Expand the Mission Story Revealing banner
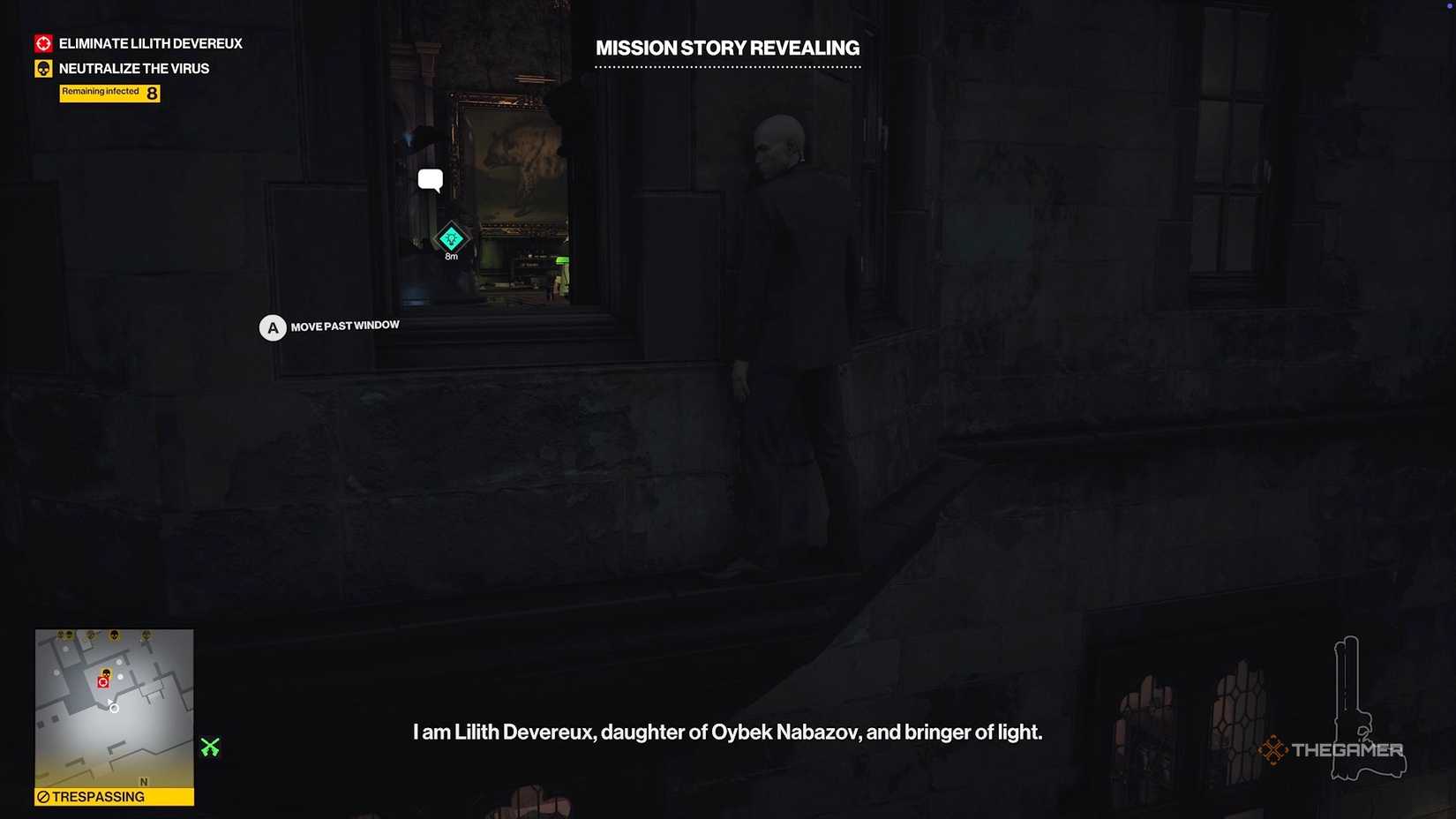 click(727, 48)
